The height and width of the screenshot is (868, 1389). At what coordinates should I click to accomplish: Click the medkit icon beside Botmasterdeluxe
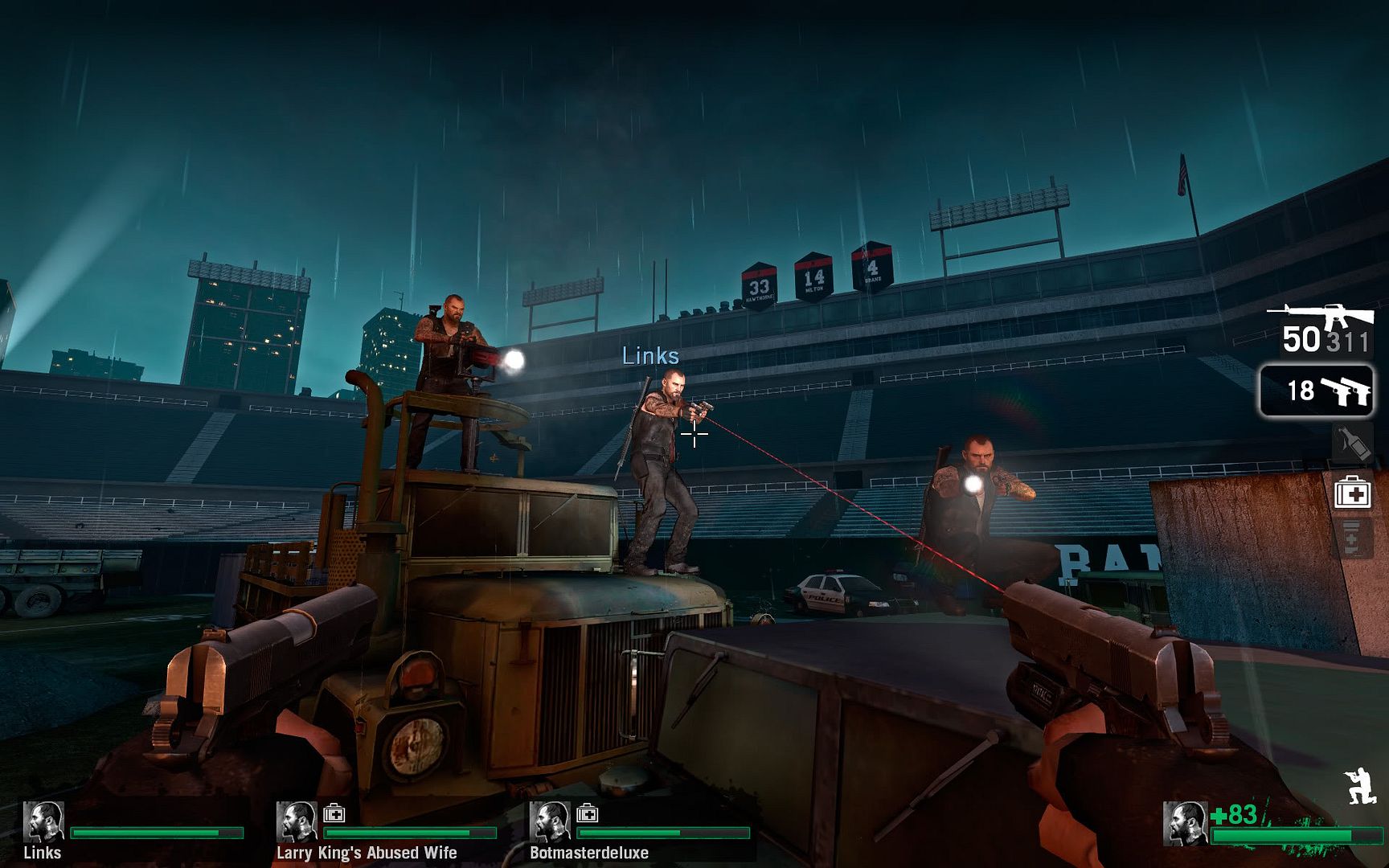coord(588,813)
